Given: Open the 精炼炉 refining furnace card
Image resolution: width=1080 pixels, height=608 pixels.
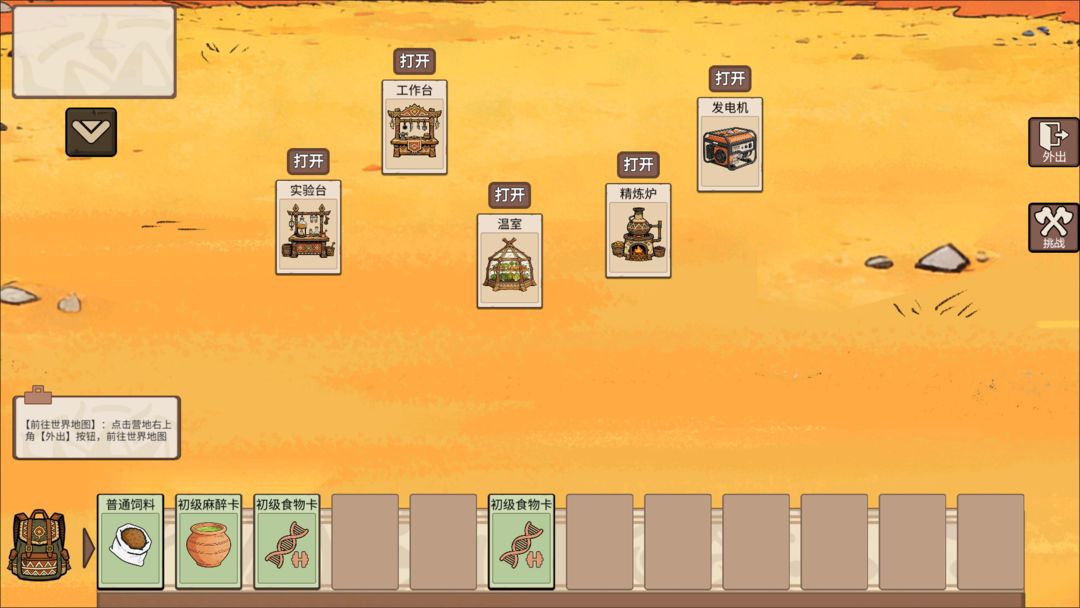Looking at the screenshot, I should (x=637, y=164).
